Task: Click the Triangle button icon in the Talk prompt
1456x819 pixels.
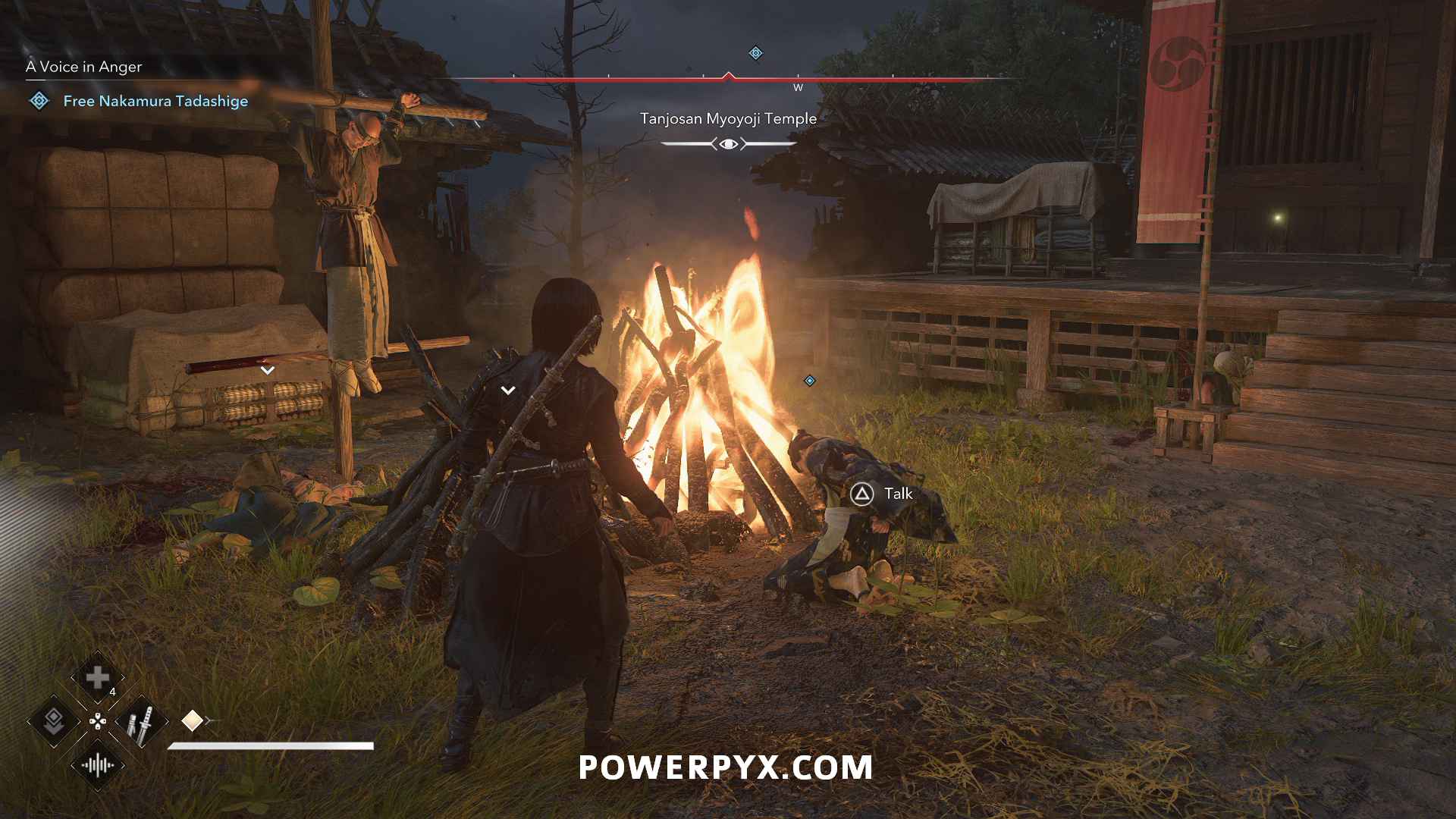Action: pyautogui.click(x=861, y=493)
